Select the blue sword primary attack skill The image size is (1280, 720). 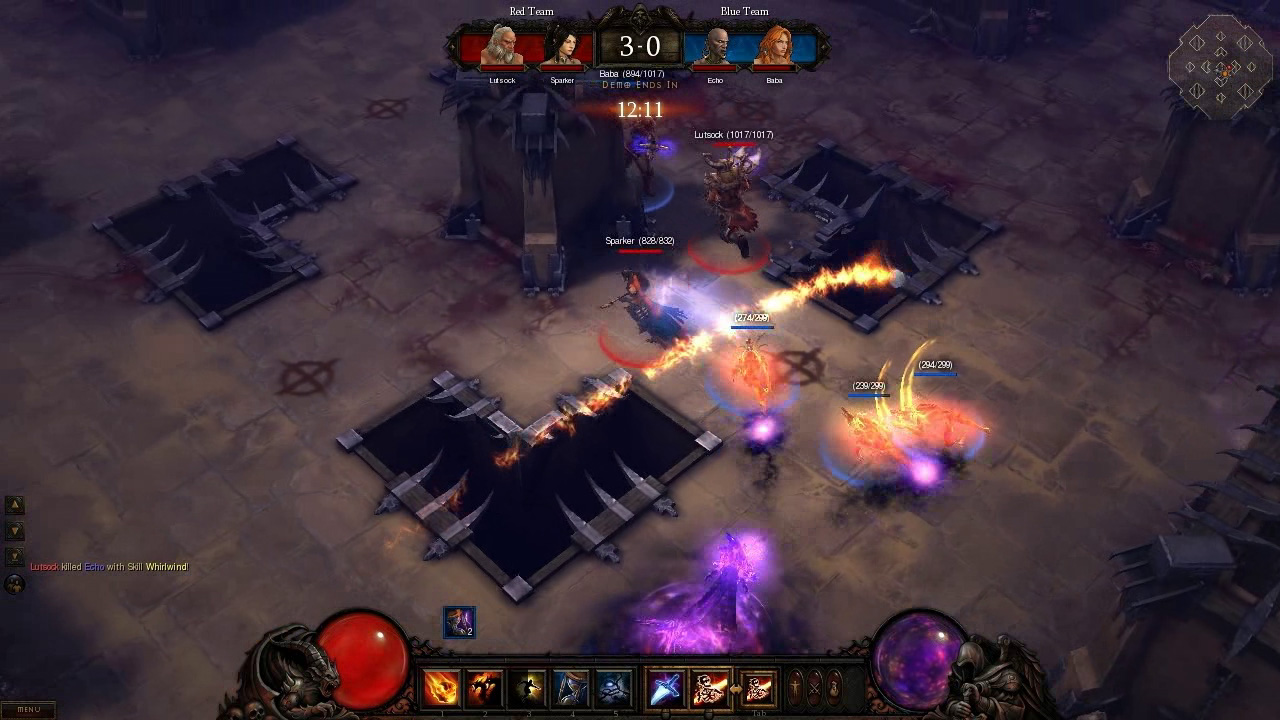point(666,688)
